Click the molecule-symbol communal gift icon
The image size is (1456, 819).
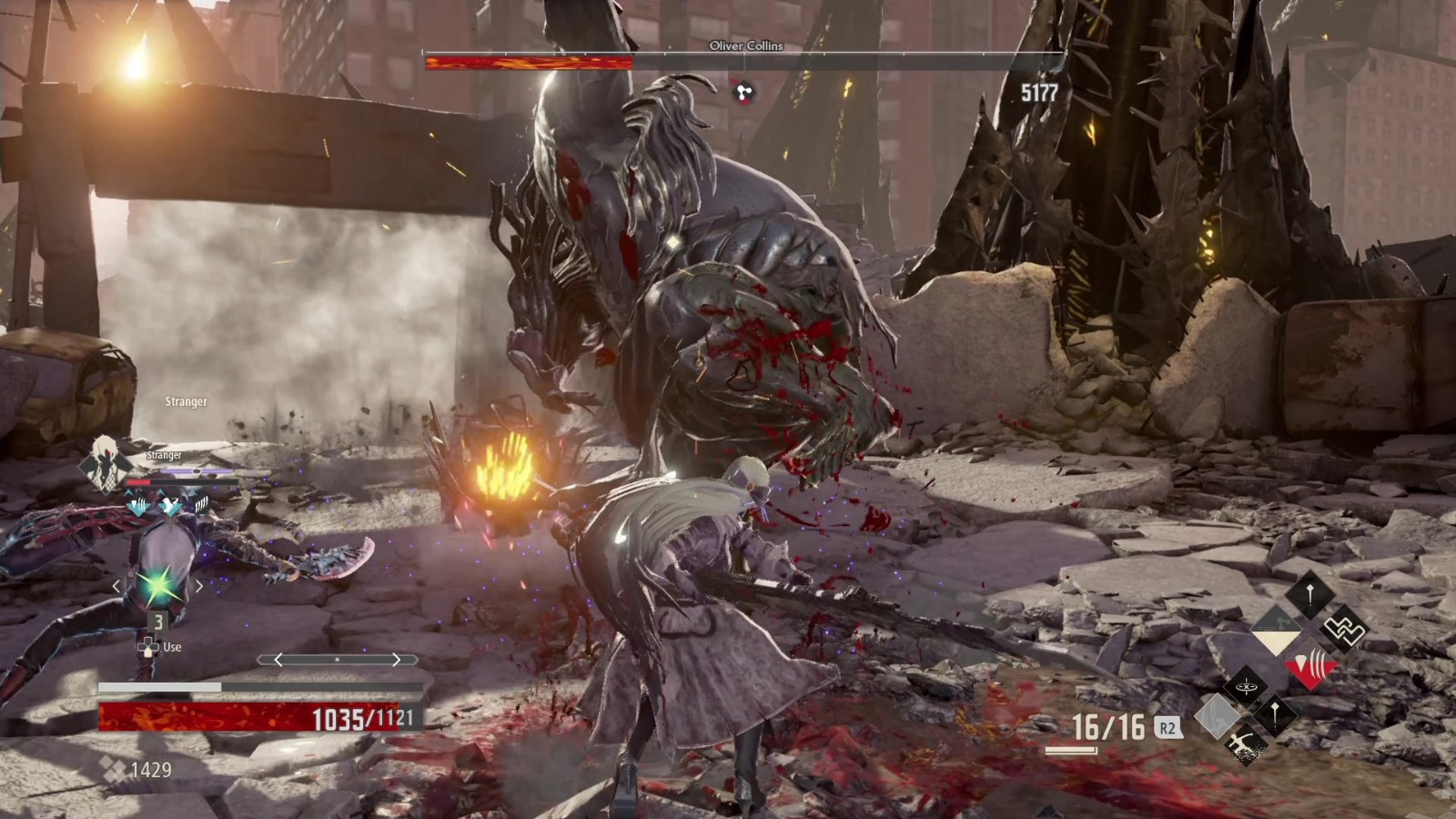pyautogui.click(x=1277, y=628)
